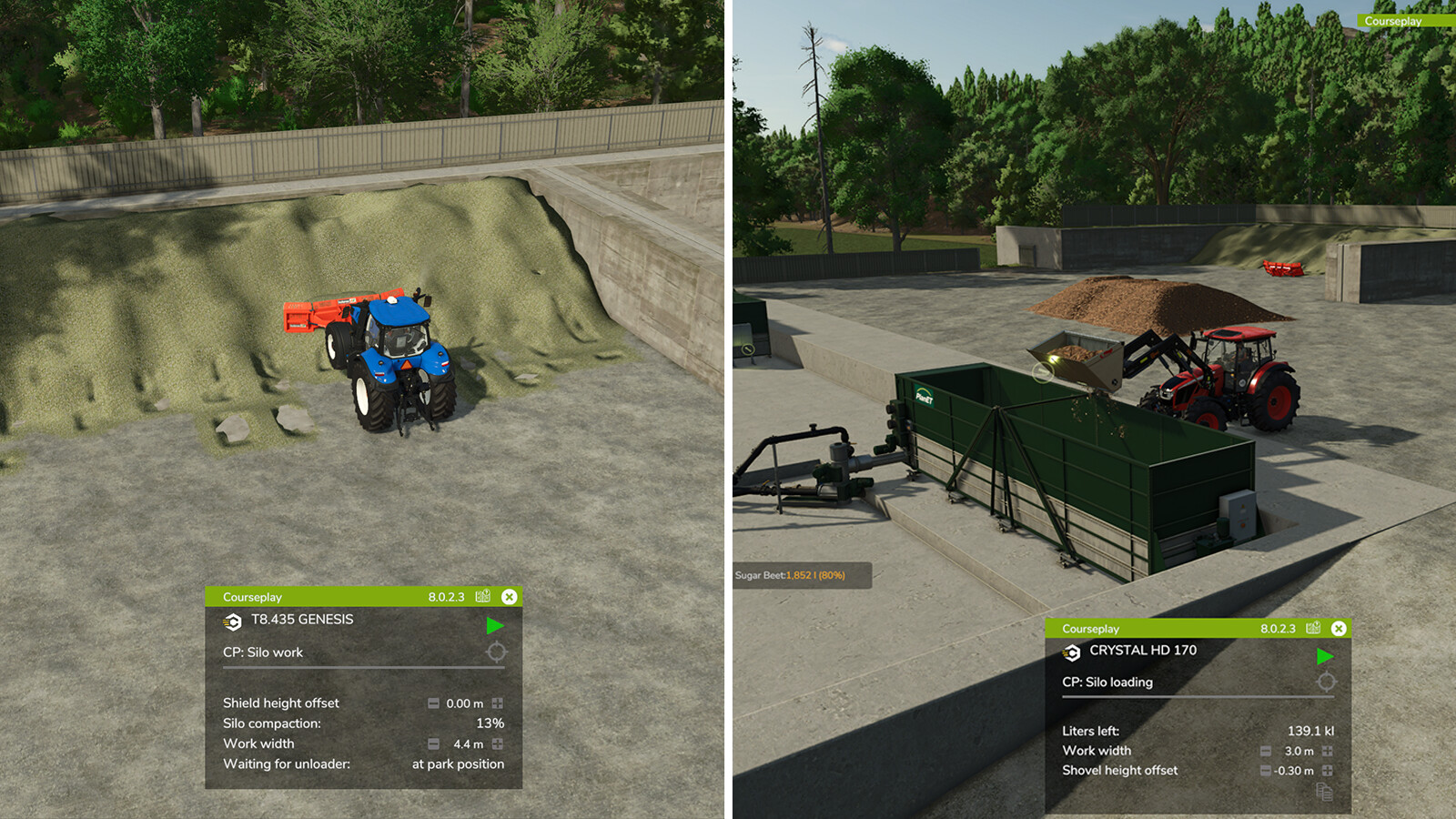Open the CP: Silo loading mode selector

click(x=1107, y=682)
